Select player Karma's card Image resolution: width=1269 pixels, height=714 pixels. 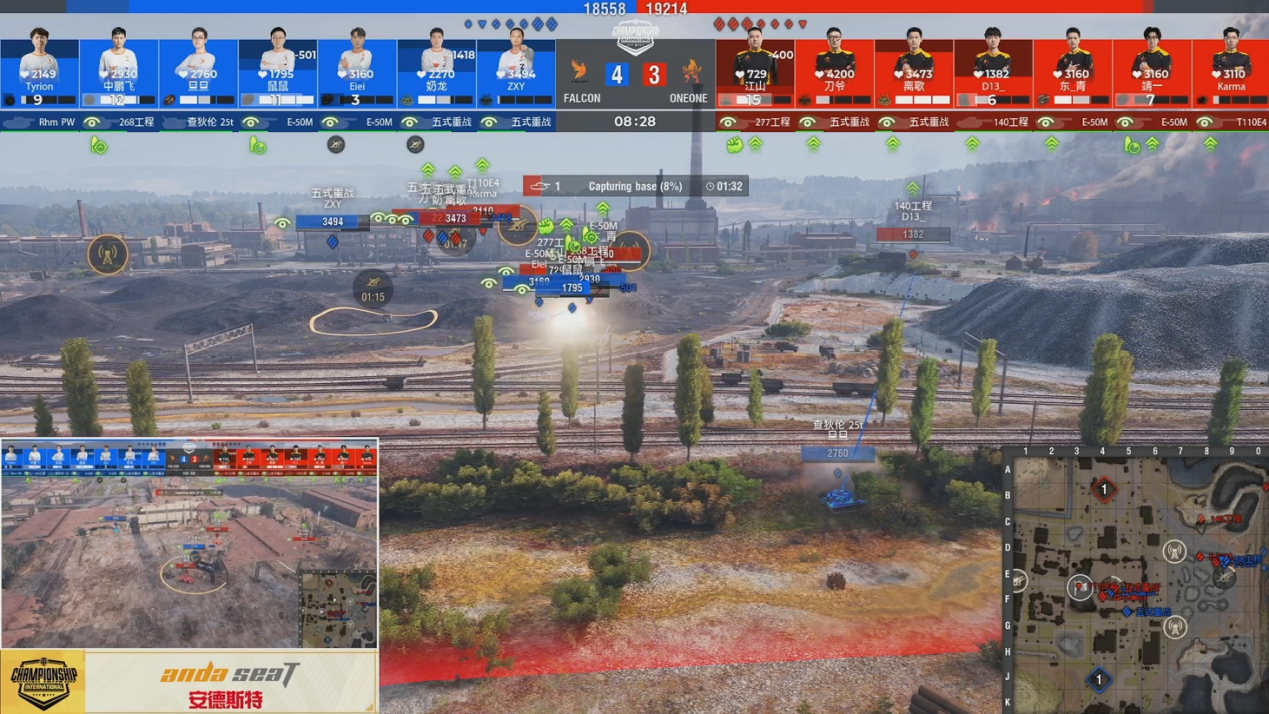click(1231, 70)
